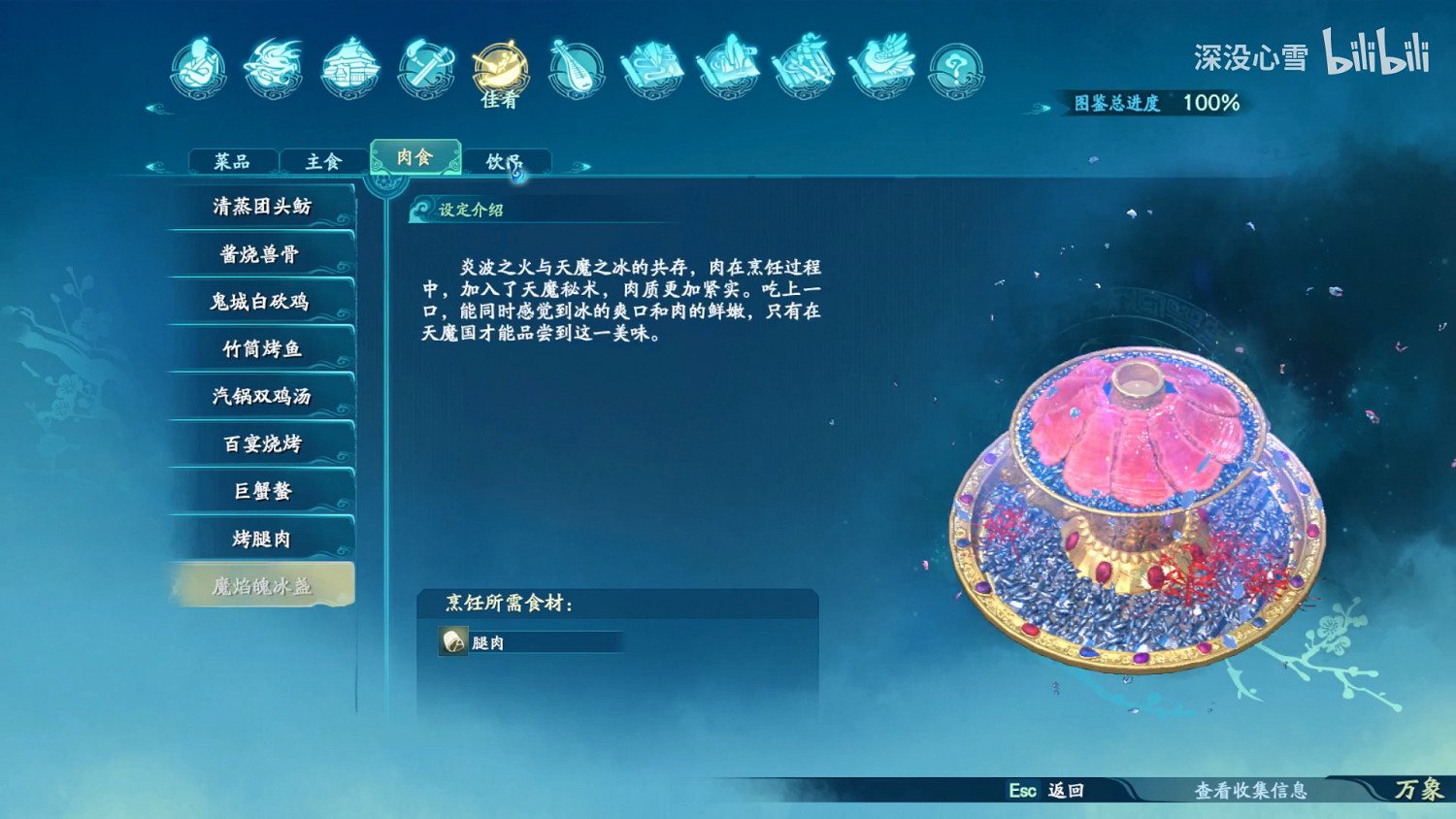Click 查看收集信息 at the bottom
Image resolution: width=1456 pixels, height=819 pixels.
click(x=1251, y=791)
